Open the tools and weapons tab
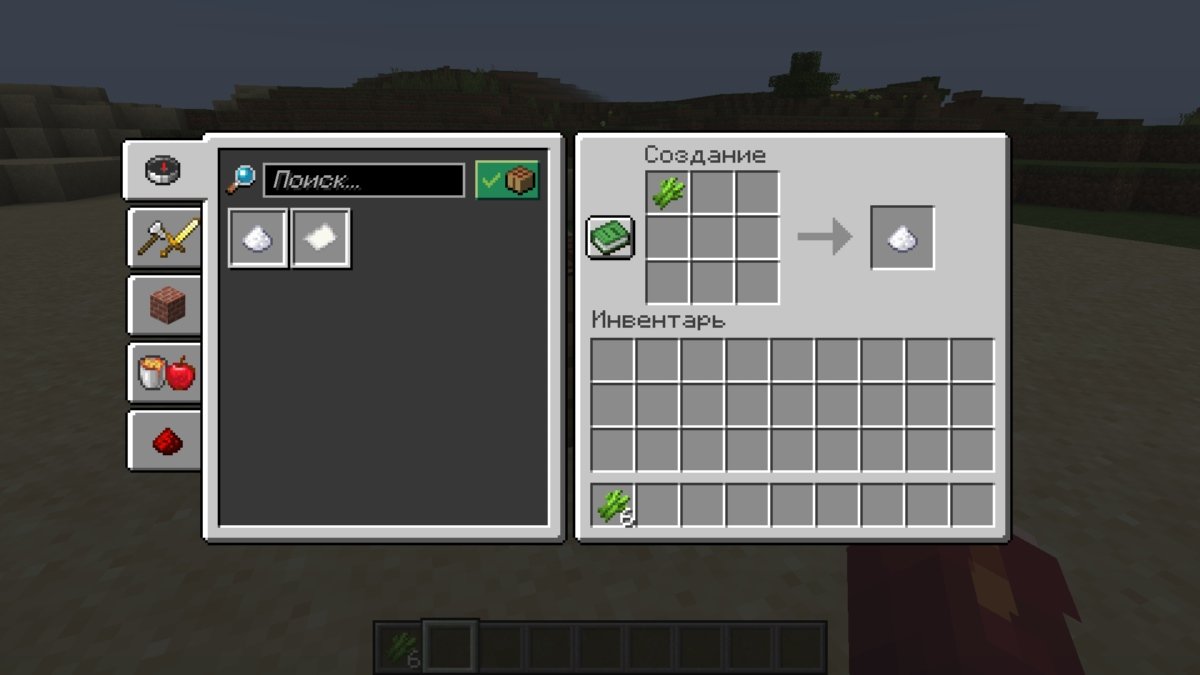 coord(166,237)
